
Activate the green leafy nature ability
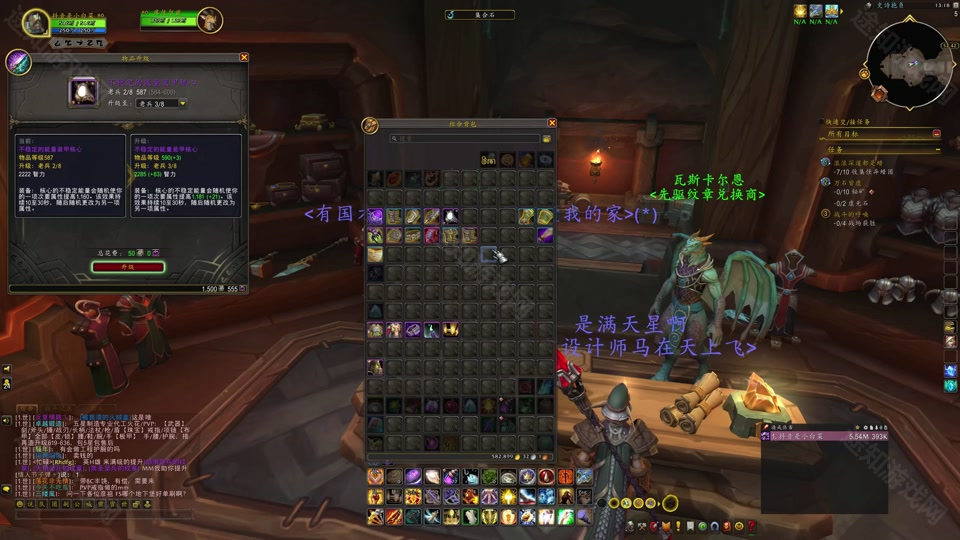tap(489, 477)
